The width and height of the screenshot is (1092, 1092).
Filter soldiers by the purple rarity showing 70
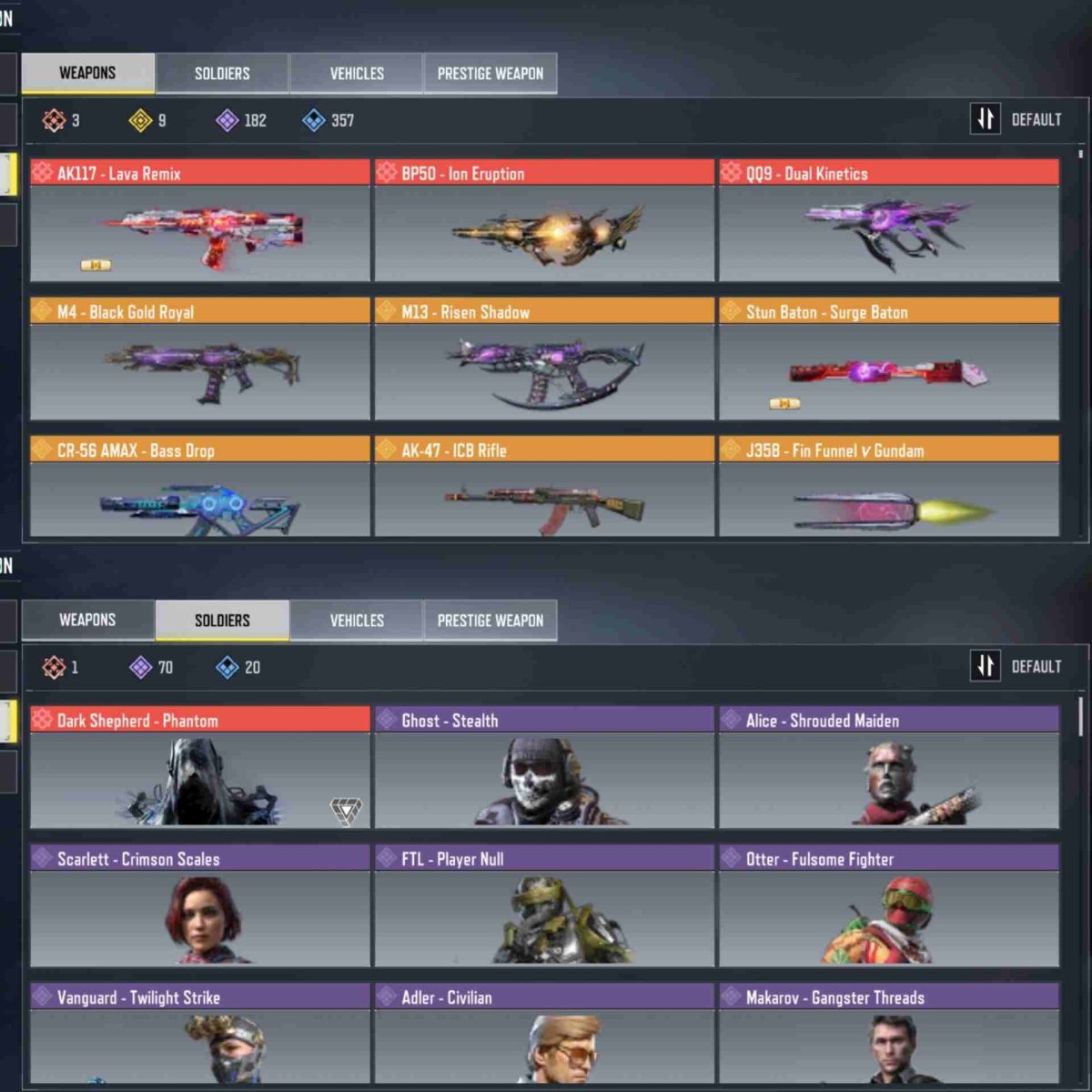152,667
